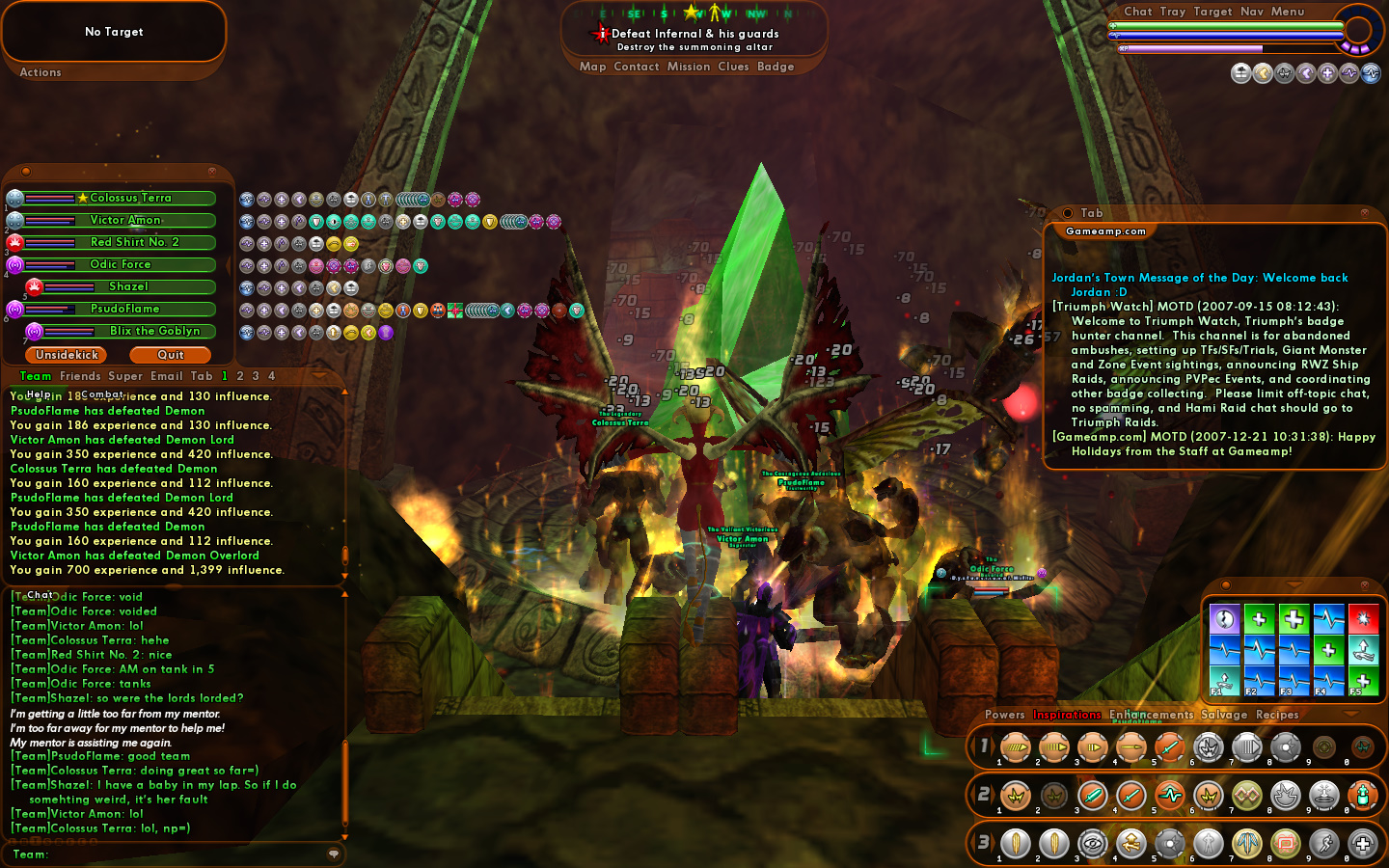Show the Mission details

(x=689, y=67)
